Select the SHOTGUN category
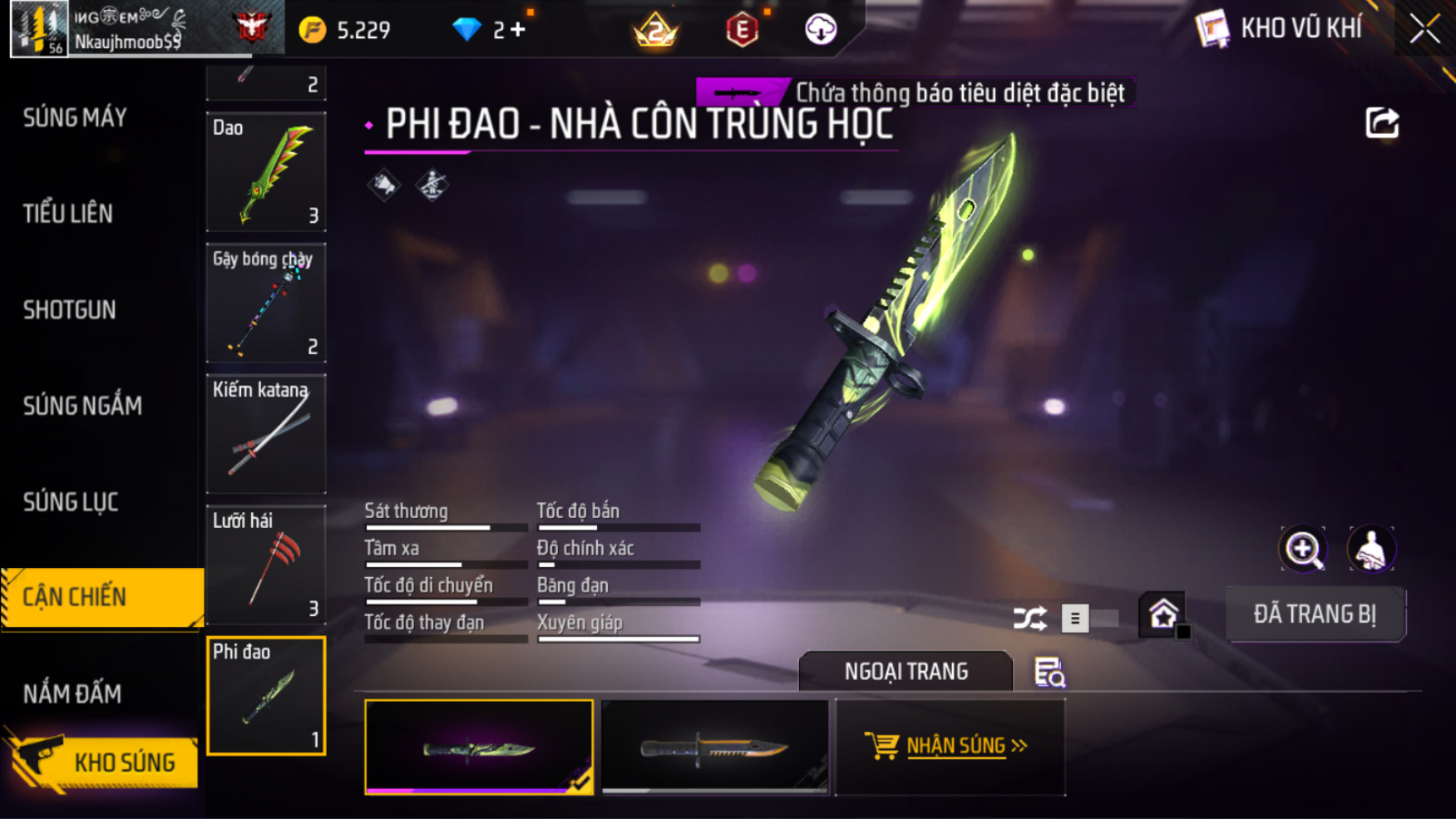Screen dimensions: 1456x819 point(70,310)
